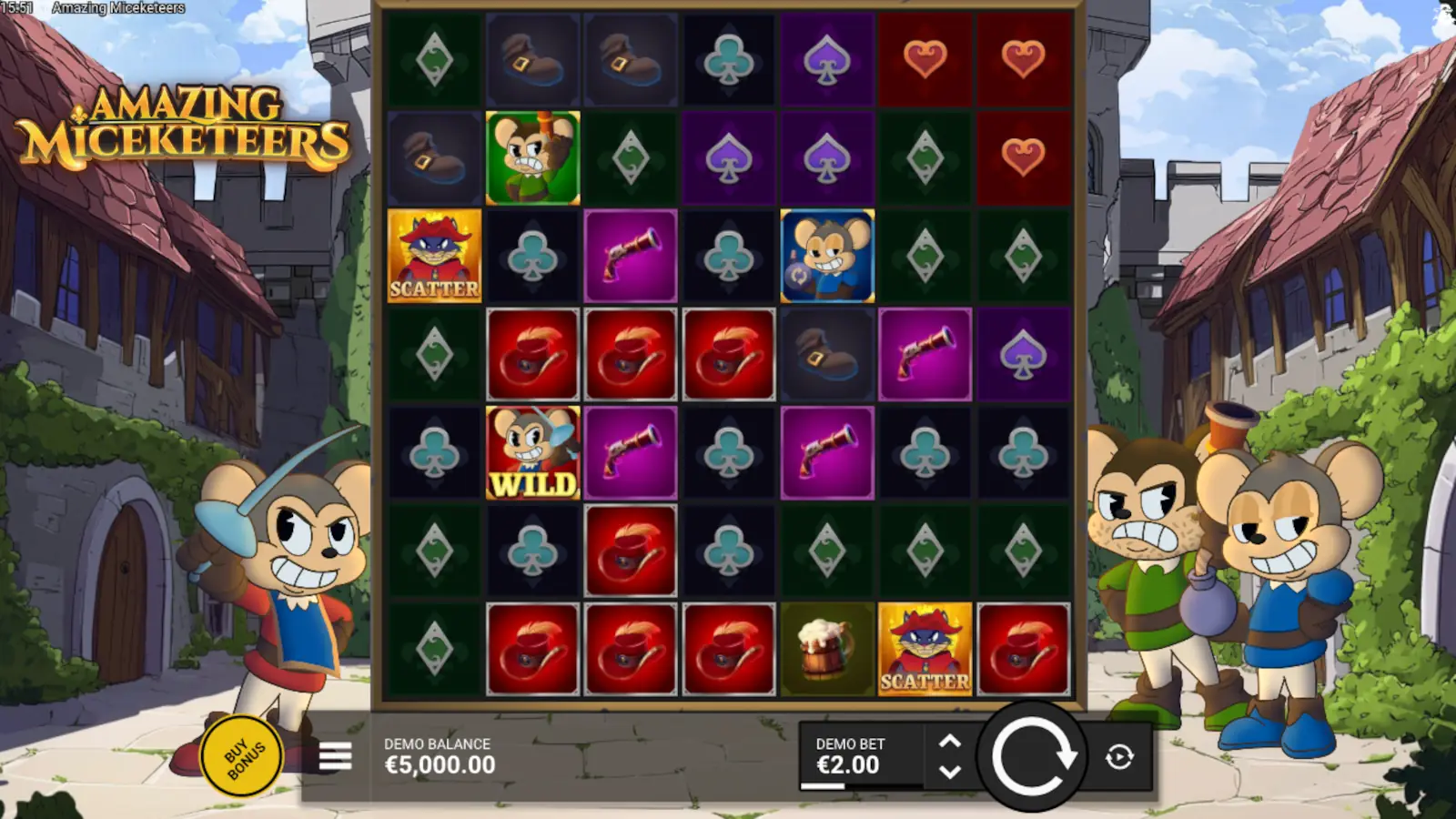
Task: Click the Amazing Miceketeers title in the top bar
Action: click(119, 7)
